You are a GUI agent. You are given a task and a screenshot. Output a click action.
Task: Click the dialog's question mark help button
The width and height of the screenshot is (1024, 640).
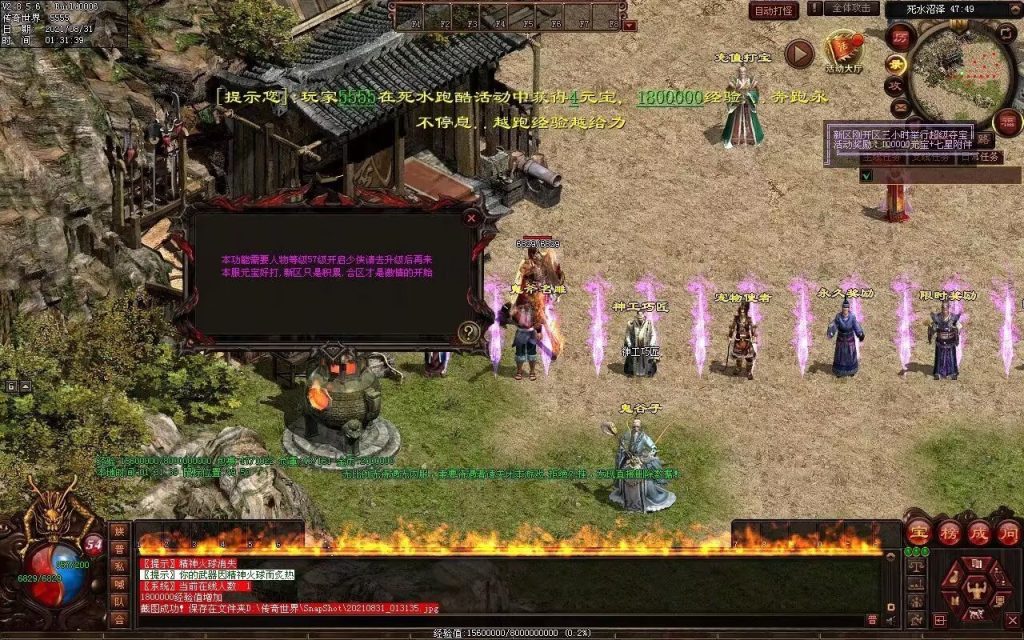coord(467,332)
